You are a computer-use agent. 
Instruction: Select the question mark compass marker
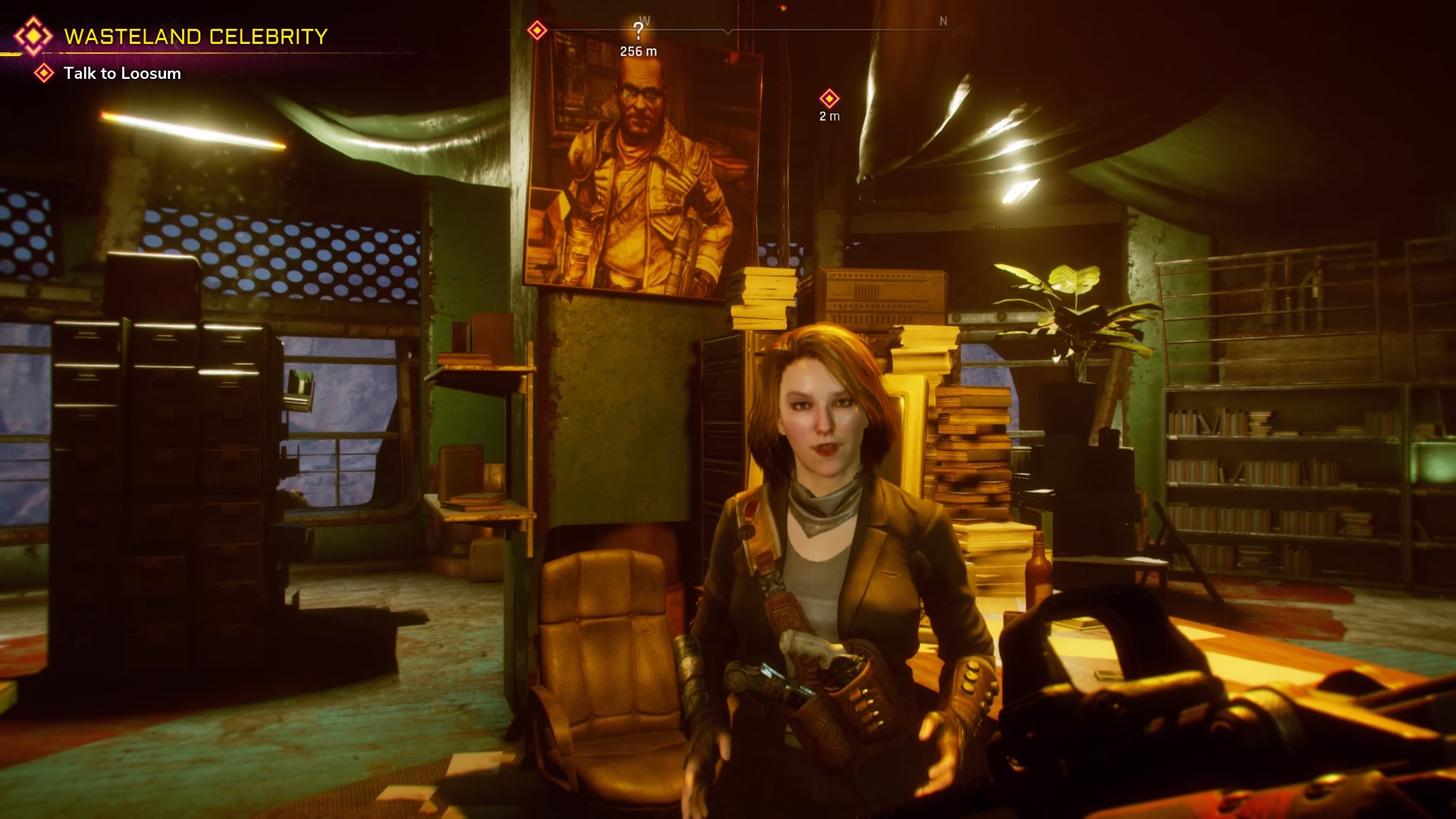point(639,31)
